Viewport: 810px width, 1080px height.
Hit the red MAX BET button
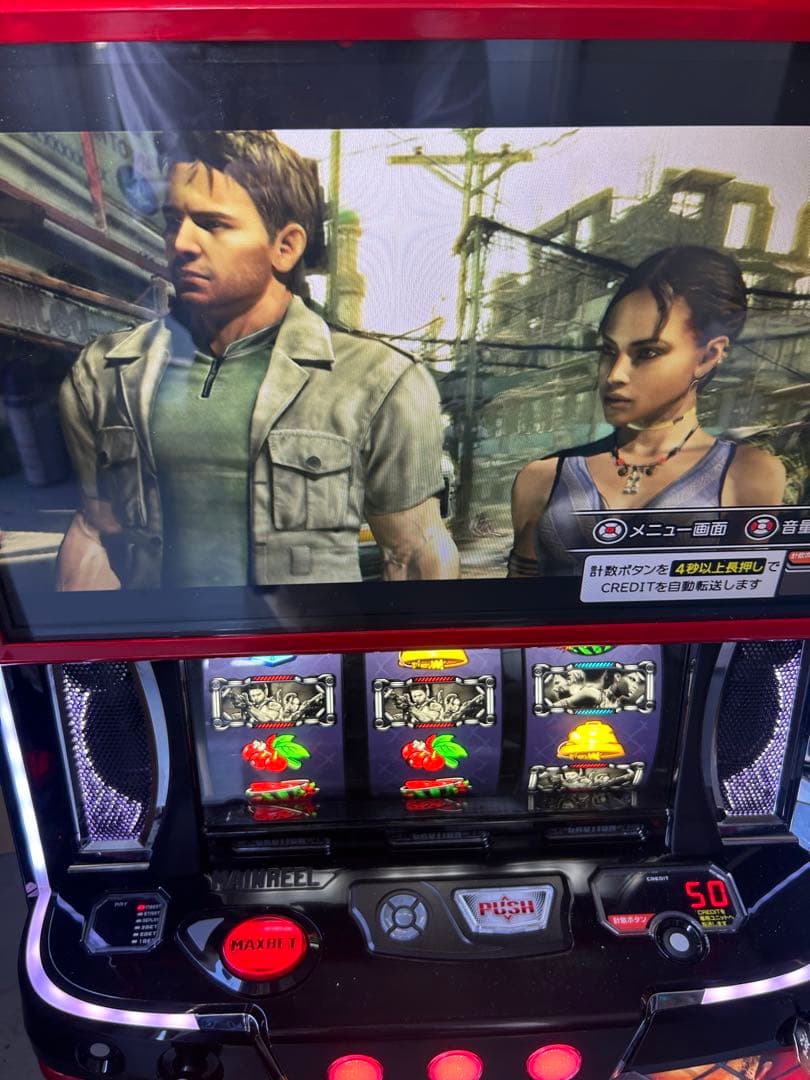(x=264, y=947)
